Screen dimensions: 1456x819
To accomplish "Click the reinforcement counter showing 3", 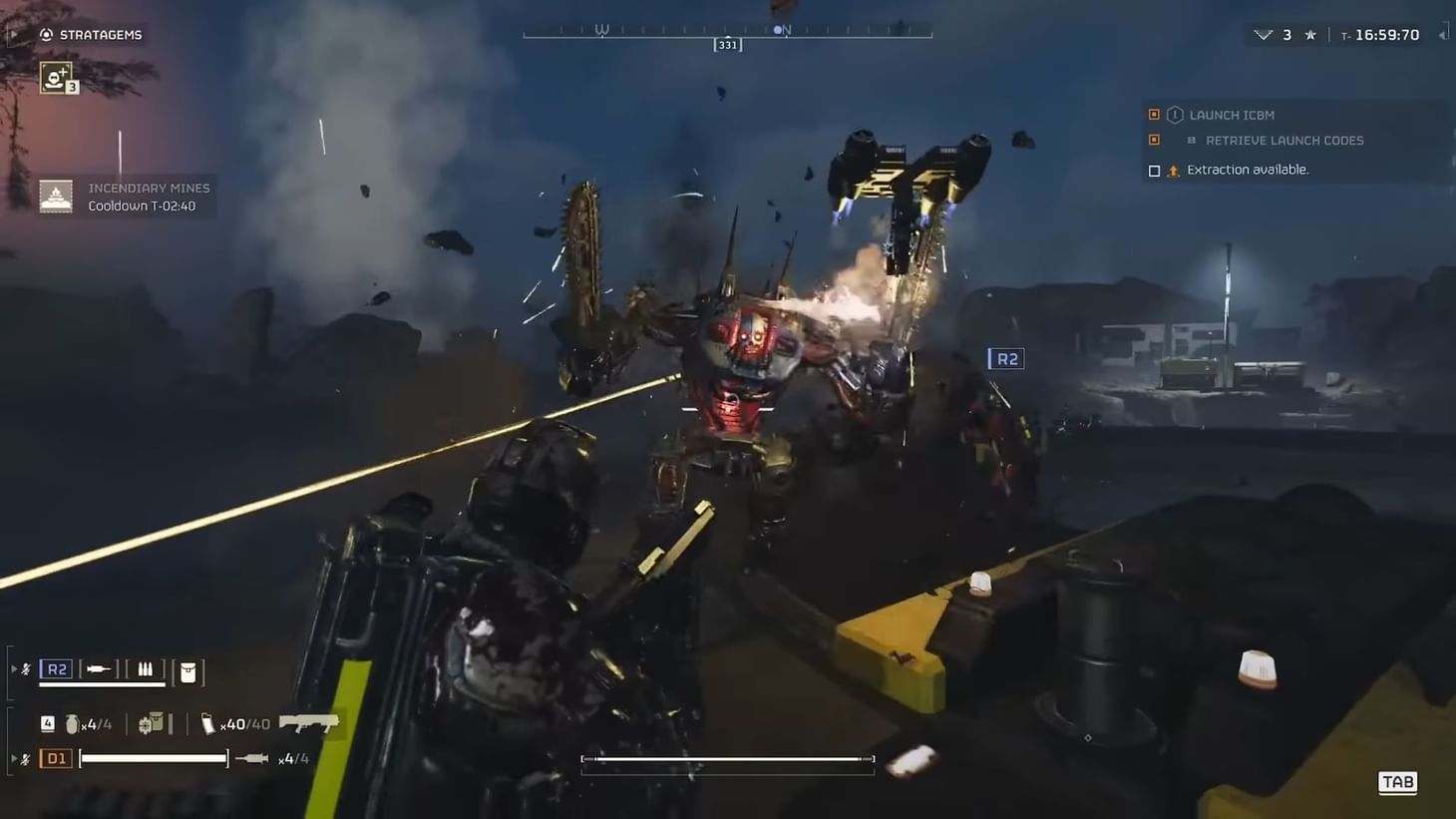I will [x=1285, y=33].
